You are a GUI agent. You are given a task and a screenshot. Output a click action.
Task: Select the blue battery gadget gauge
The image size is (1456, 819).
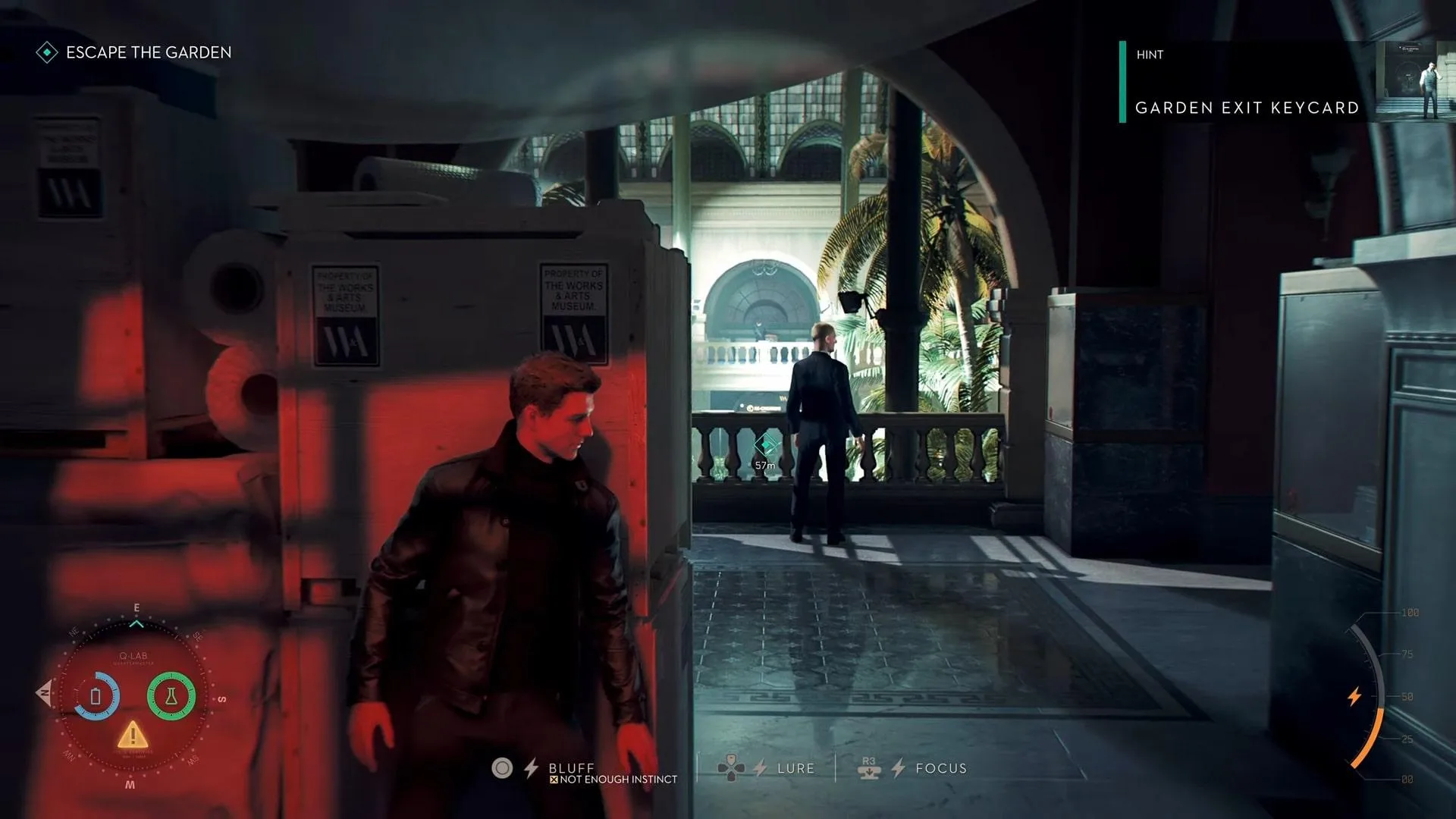click(96, 696)
